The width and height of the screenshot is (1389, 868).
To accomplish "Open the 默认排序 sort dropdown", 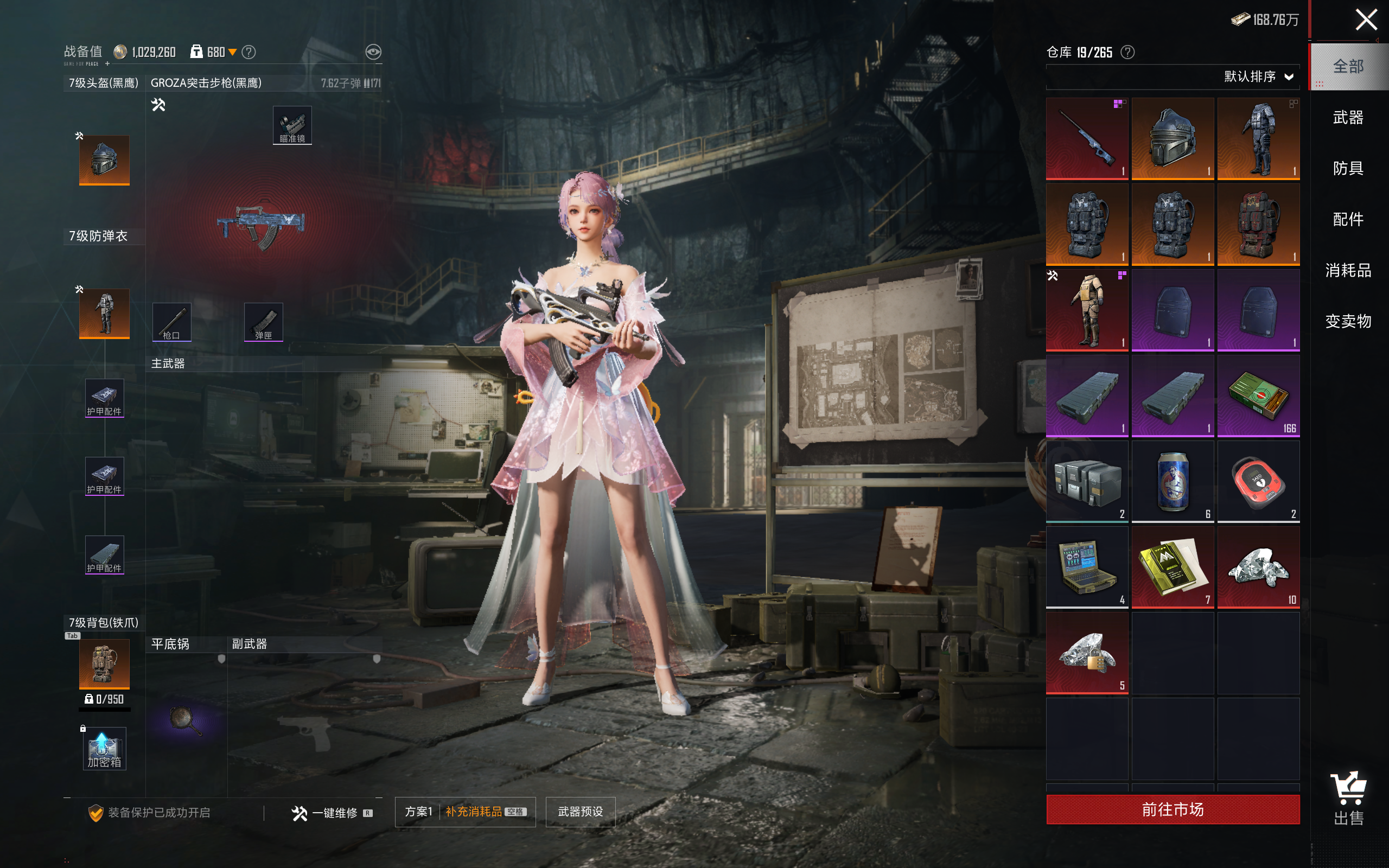I will tap(1258, 77).
